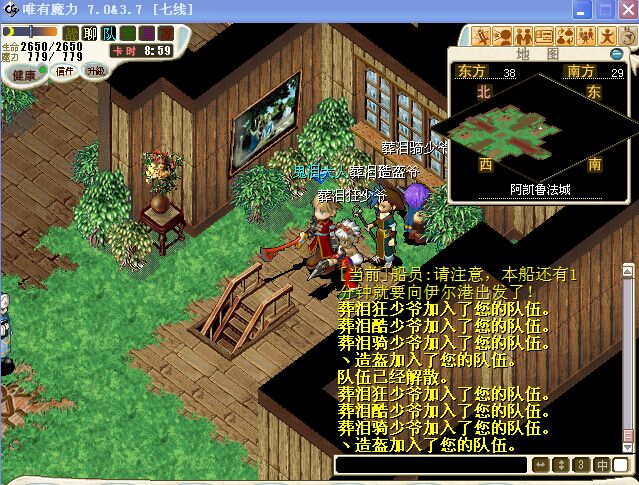Open the 信件 mail button

click(65, 71)
